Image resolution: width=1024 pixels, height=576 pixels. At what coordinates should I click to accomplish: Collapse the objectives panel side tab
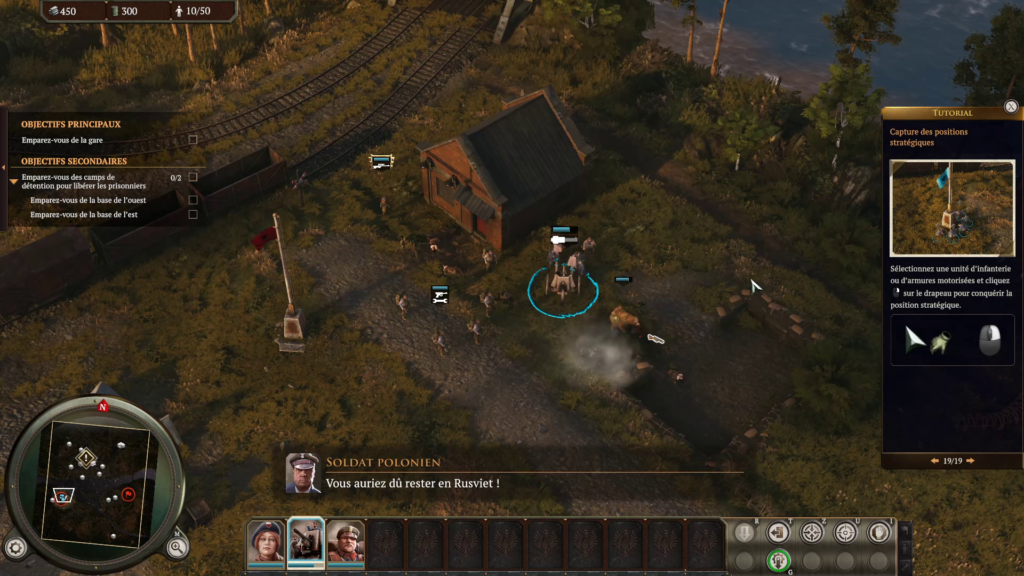(4, 165)
